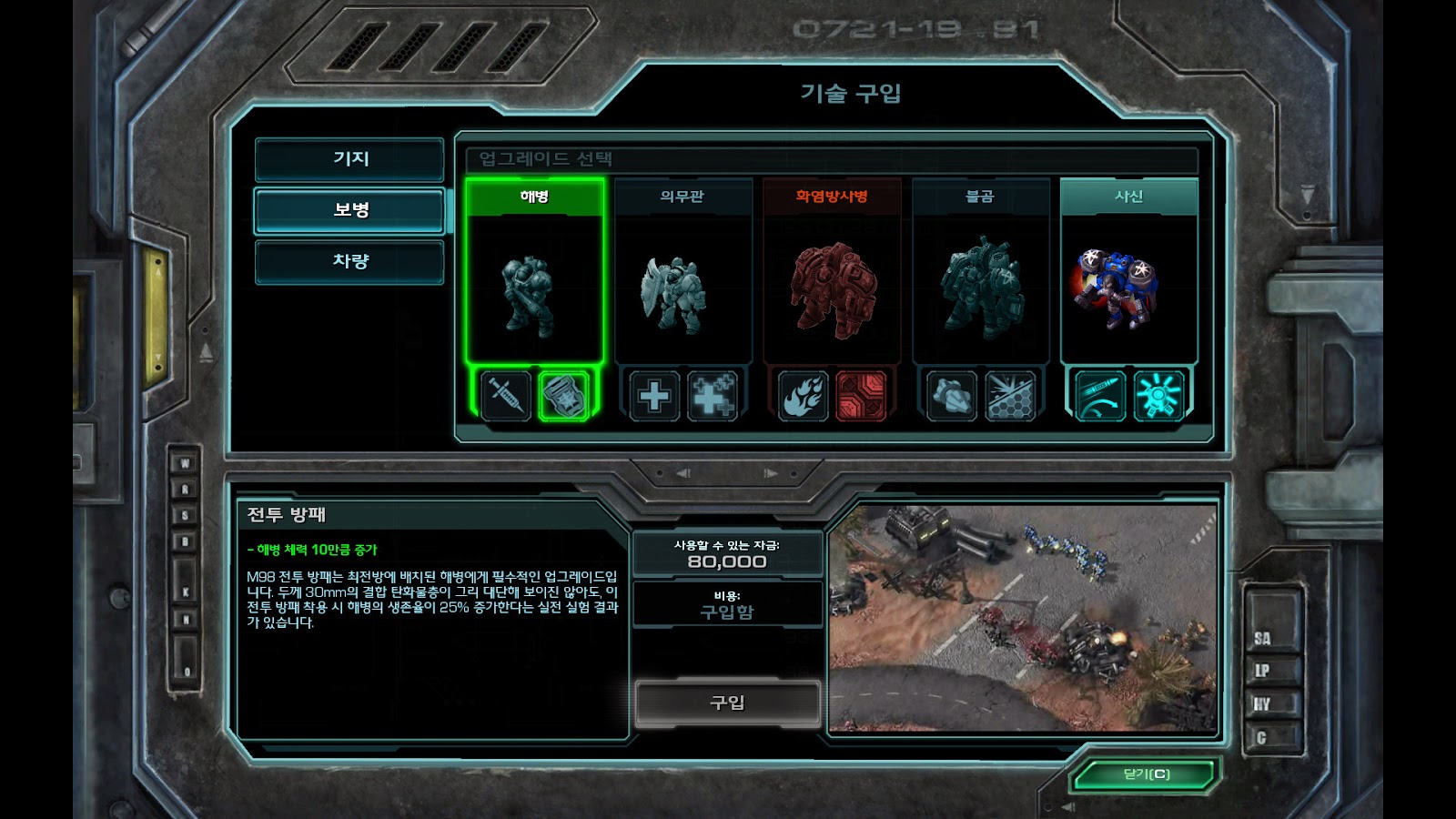Switch to the 기지 category
The image size is (1456, 819).
click(350, 159)
